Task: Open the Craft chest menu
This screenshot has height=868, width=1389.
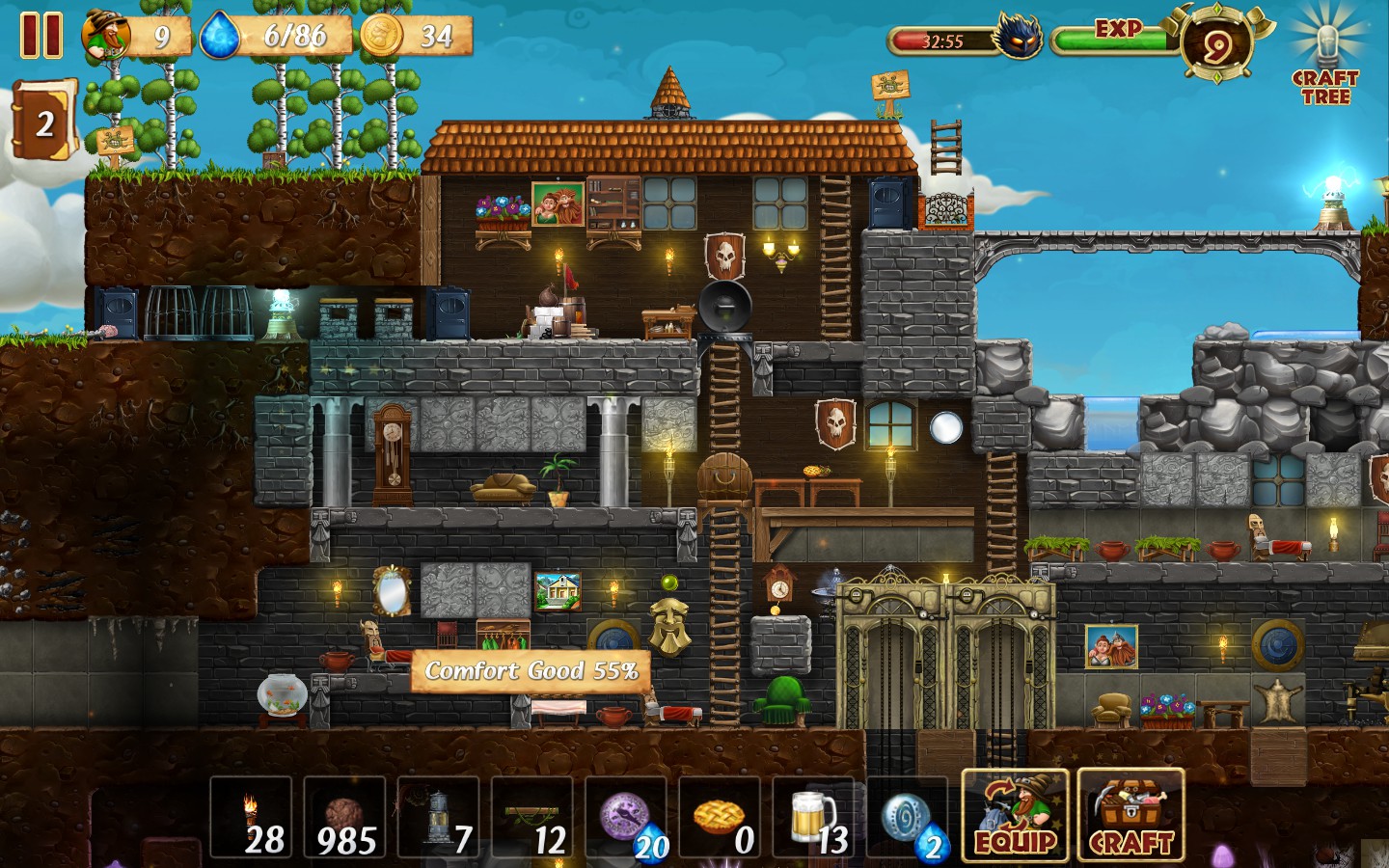Action: [1130, 816]
